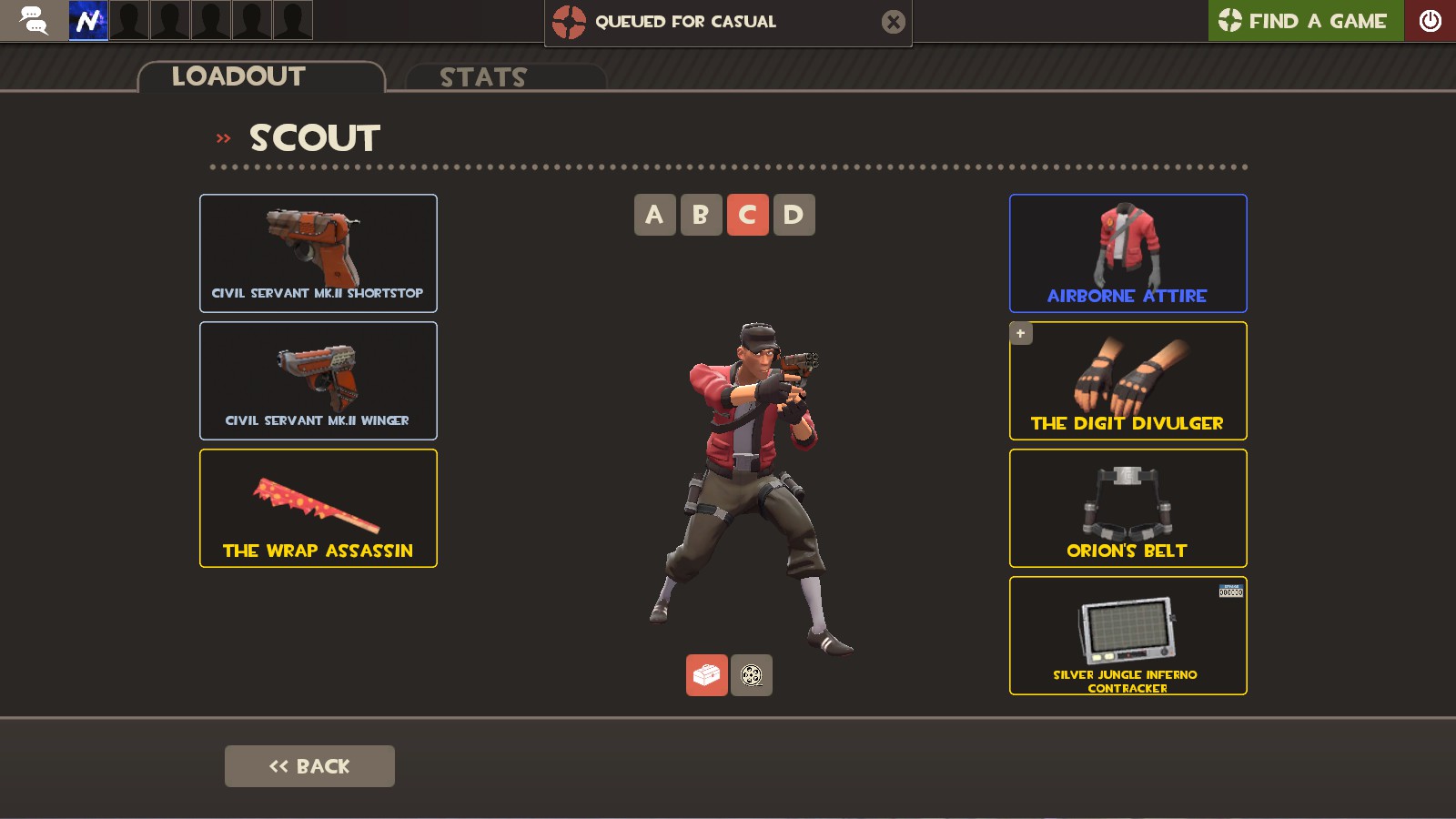Click the Casual logo in the queue banner
1456x819 pixels.
pos(569,22)
